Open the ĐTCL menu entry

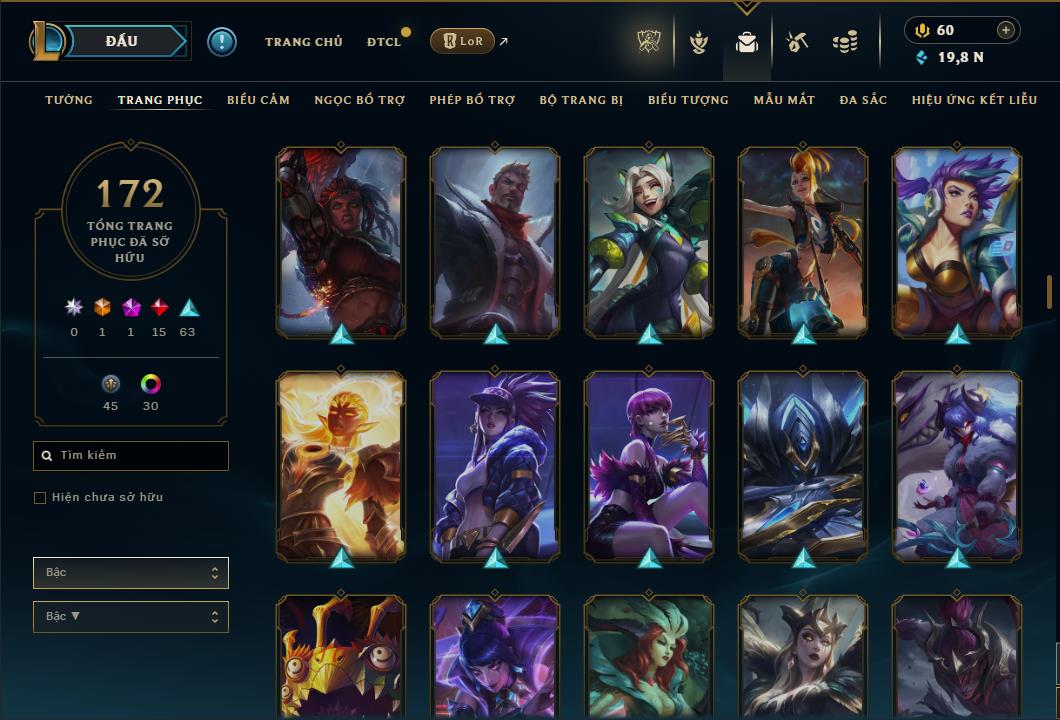click(384, 42)
